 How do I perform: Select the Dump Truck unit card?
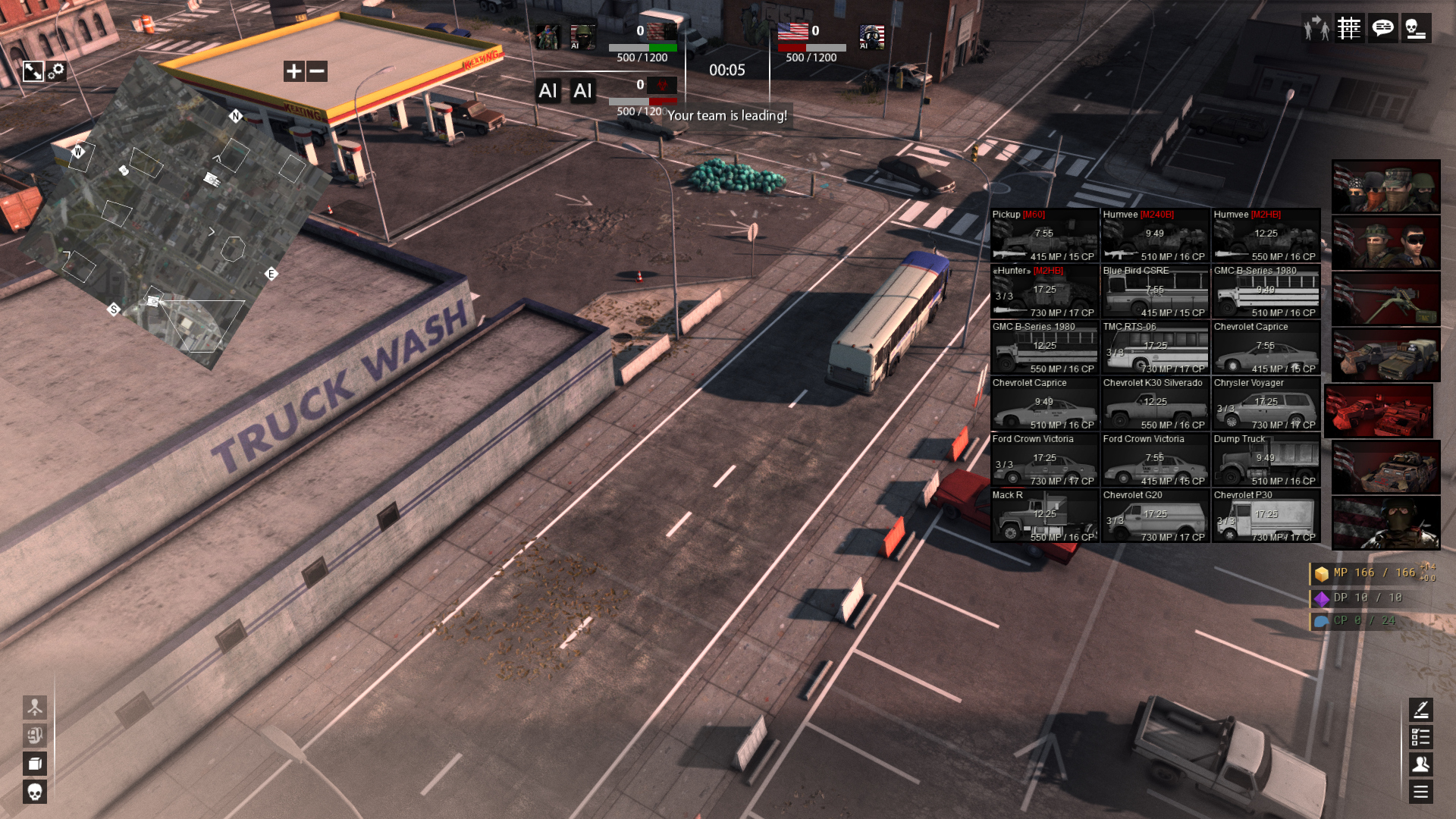coord(1266,460)
